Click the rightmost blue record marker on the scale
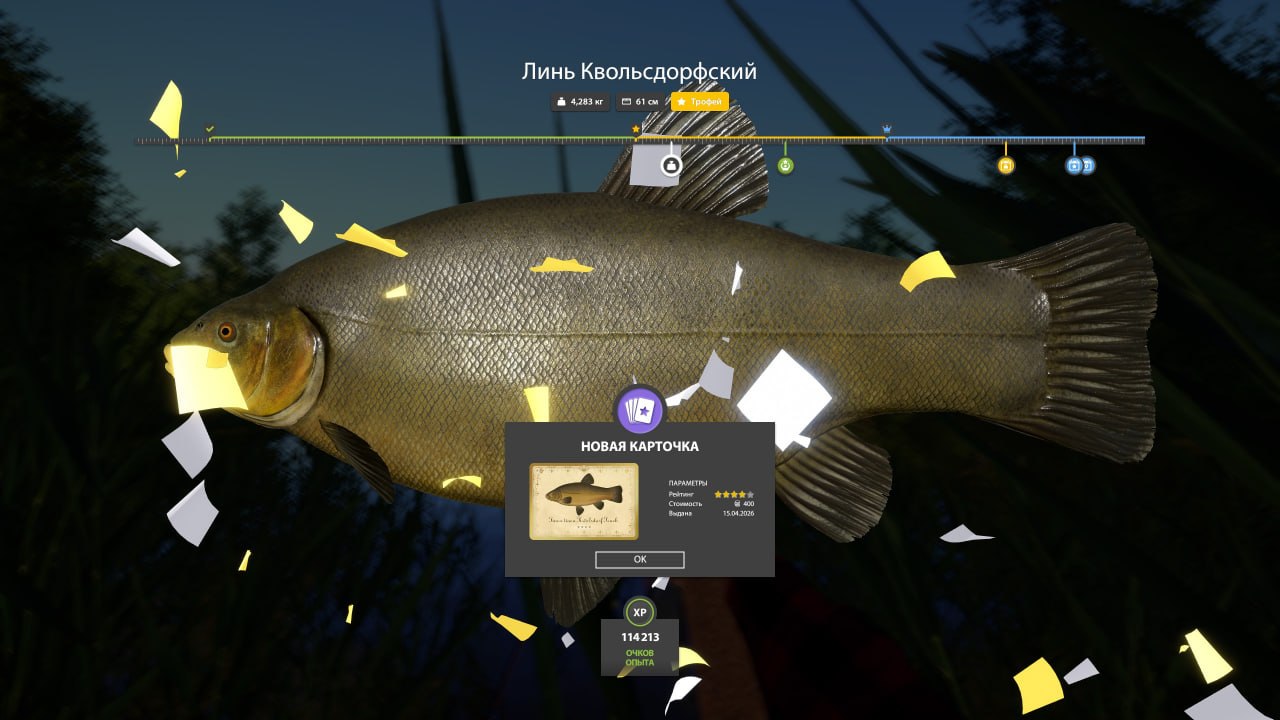Viewport: 1280px width, 720px height. [x=1086, y=166]
